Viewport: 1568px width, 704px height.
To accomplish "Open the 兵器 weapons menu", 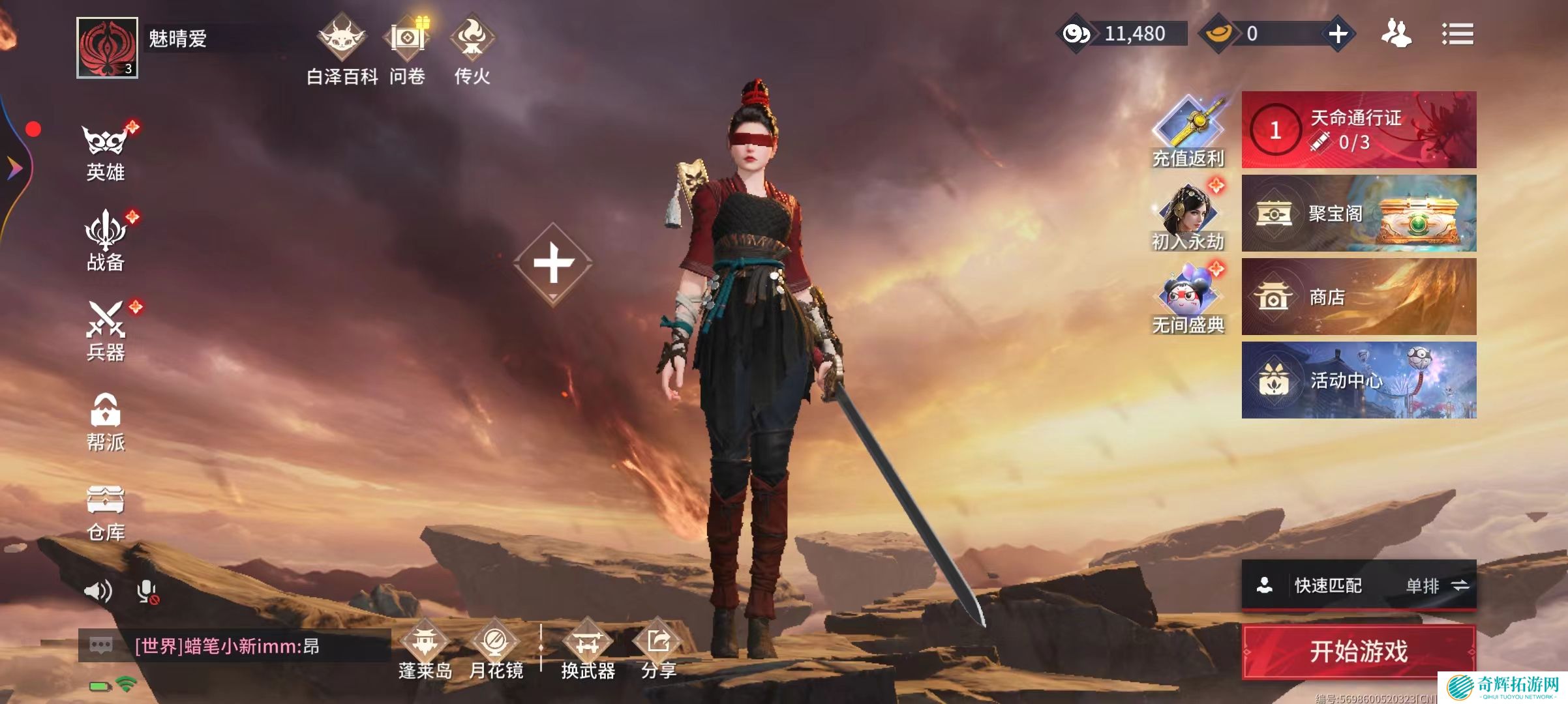I will (106, 331).
